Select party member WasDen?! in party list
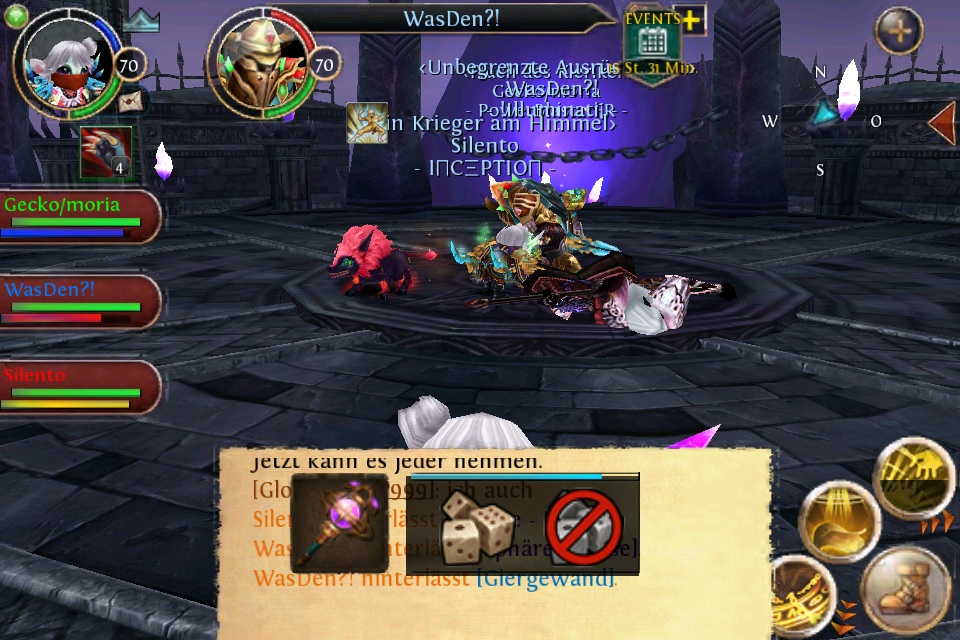Image resolution: width=960 pixels, height=640 pixels. 78,302
